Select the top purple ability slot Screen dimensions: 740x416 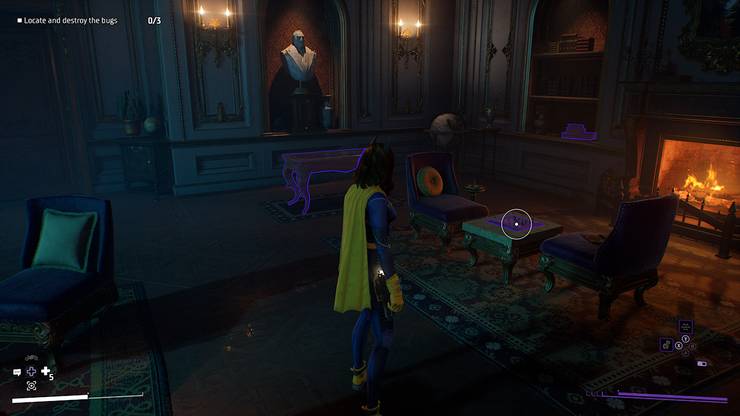click(x=685, y=326)
